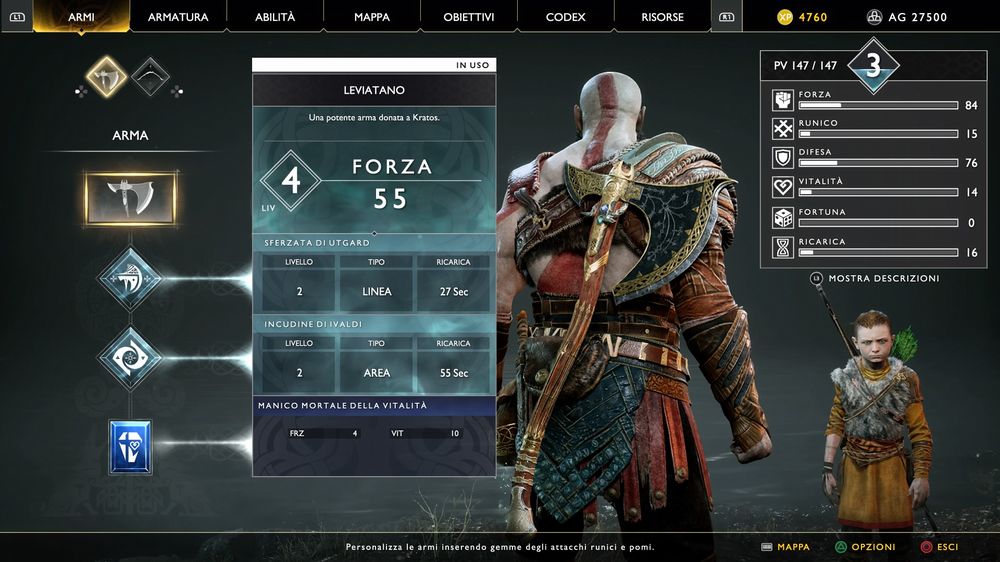Choose the Incudine di Ivaldi runic slot

click(x=130, y=359)
